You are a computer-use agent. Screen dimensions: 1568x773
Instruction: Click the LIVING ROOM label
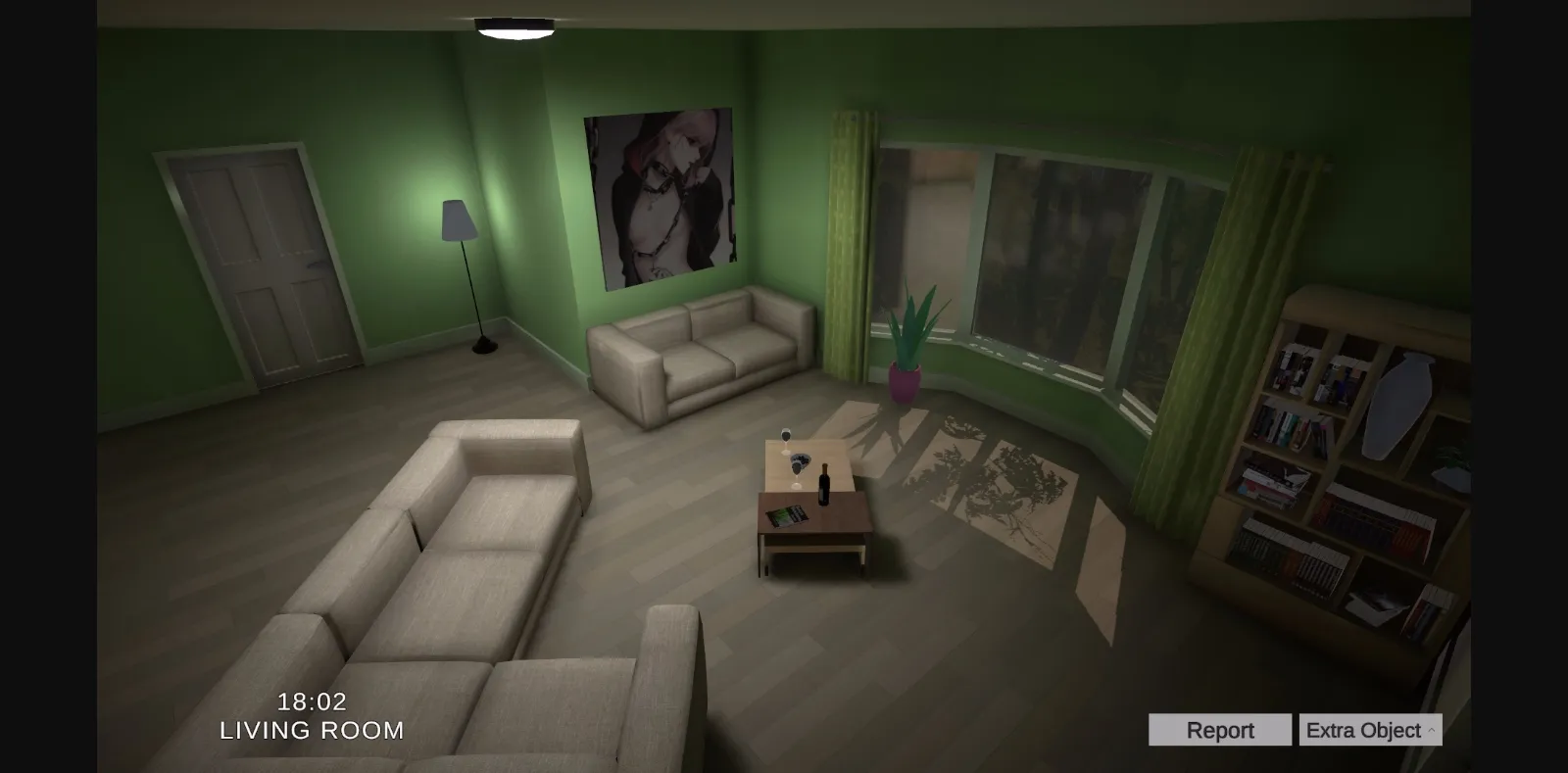pyautogui.click(x=311, y=730)
